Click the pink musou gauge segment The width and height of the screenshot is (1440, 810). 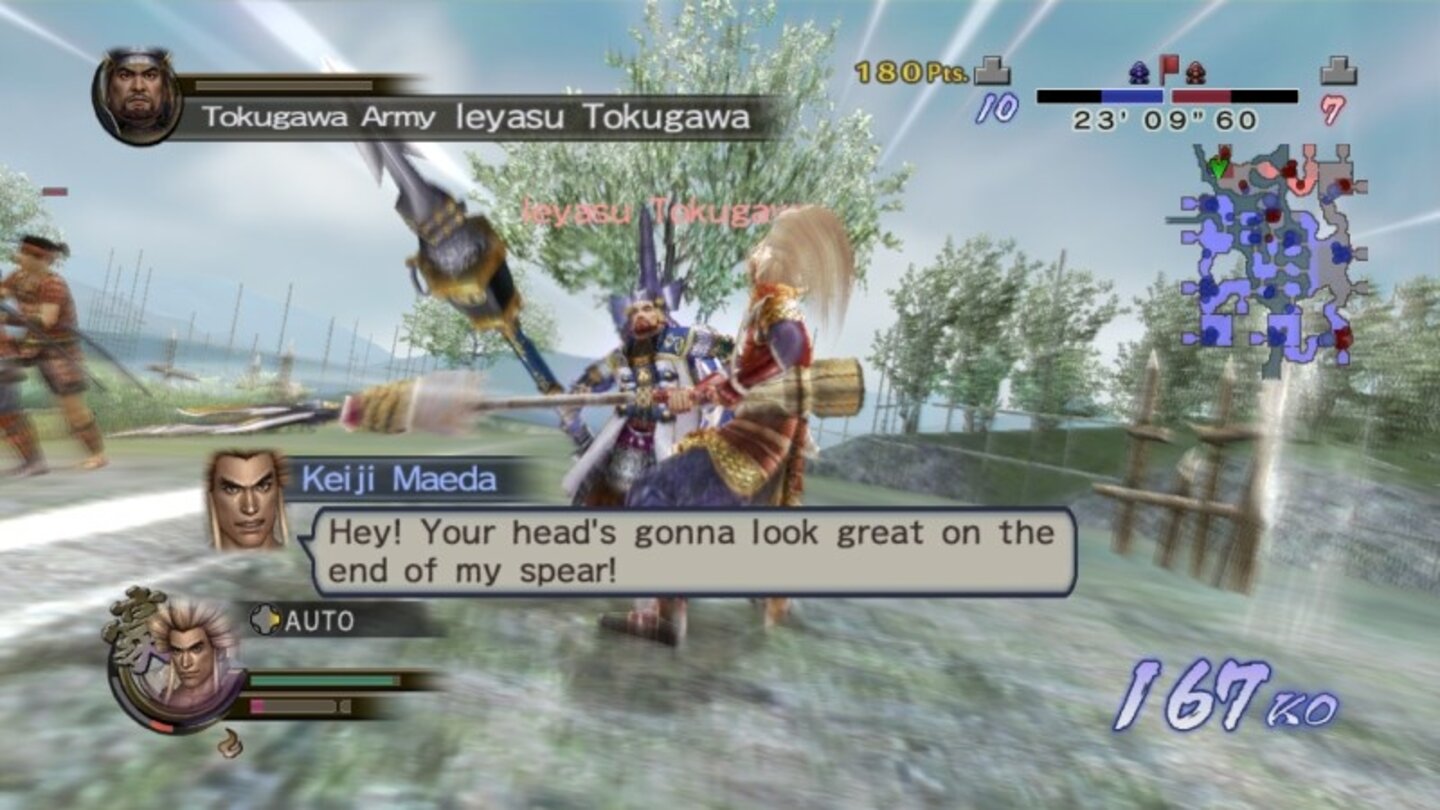(x=255, y=705)
